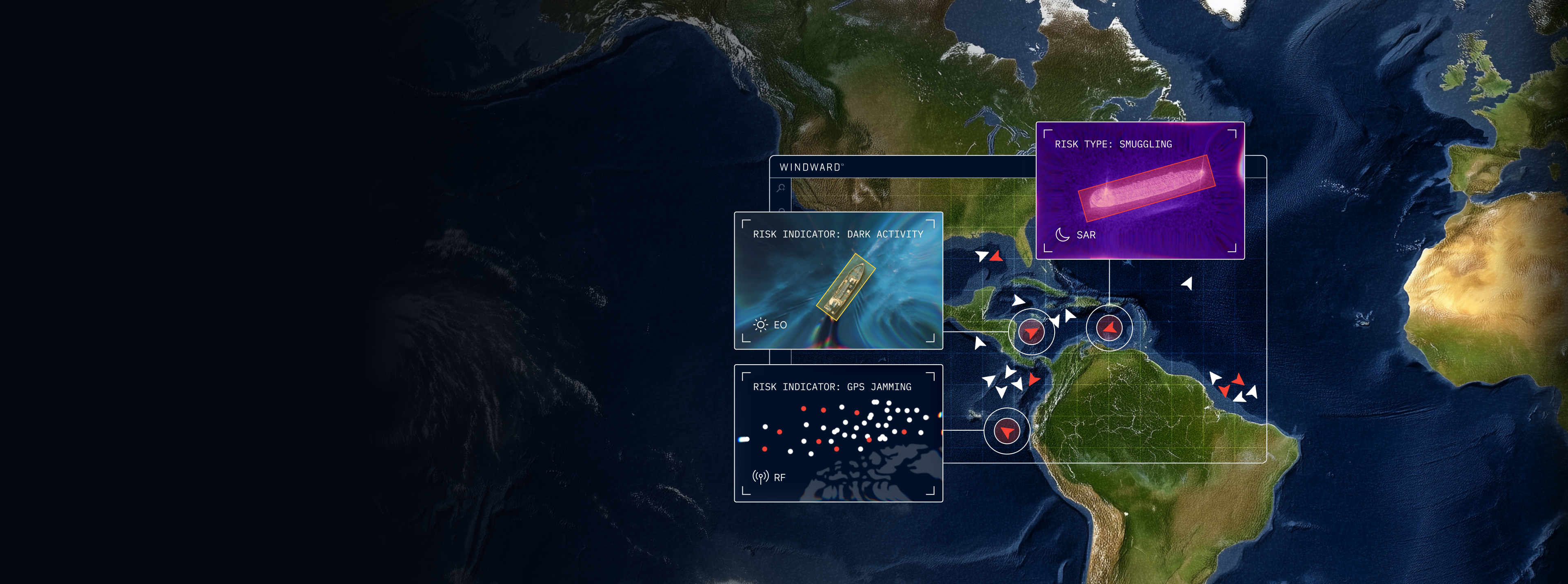Select circled vessel marker linked to Dark Activity card
Viewport: 1568px width, 584px height.
coord(1031,332)
